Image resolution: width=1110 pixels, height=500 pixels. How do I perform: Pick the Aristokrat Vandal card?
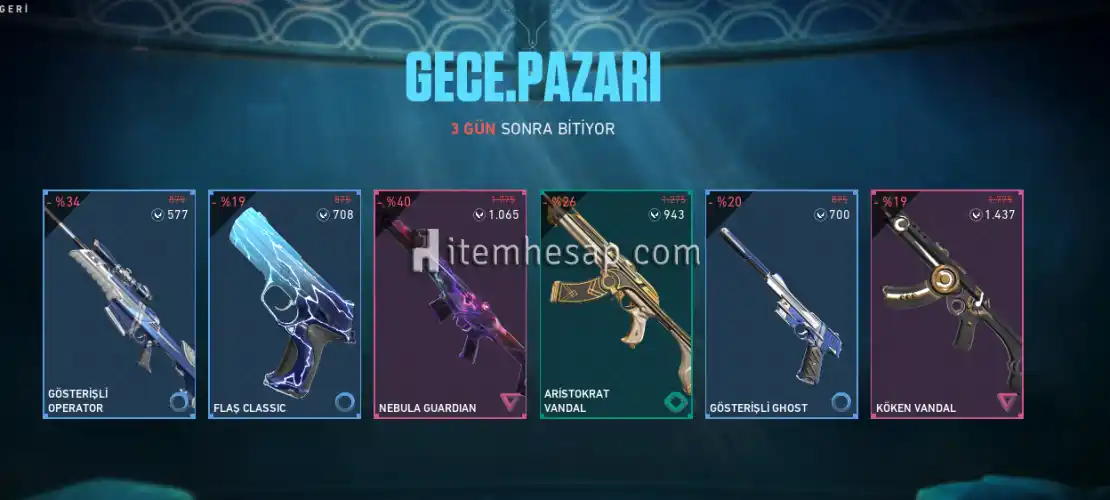616,304
